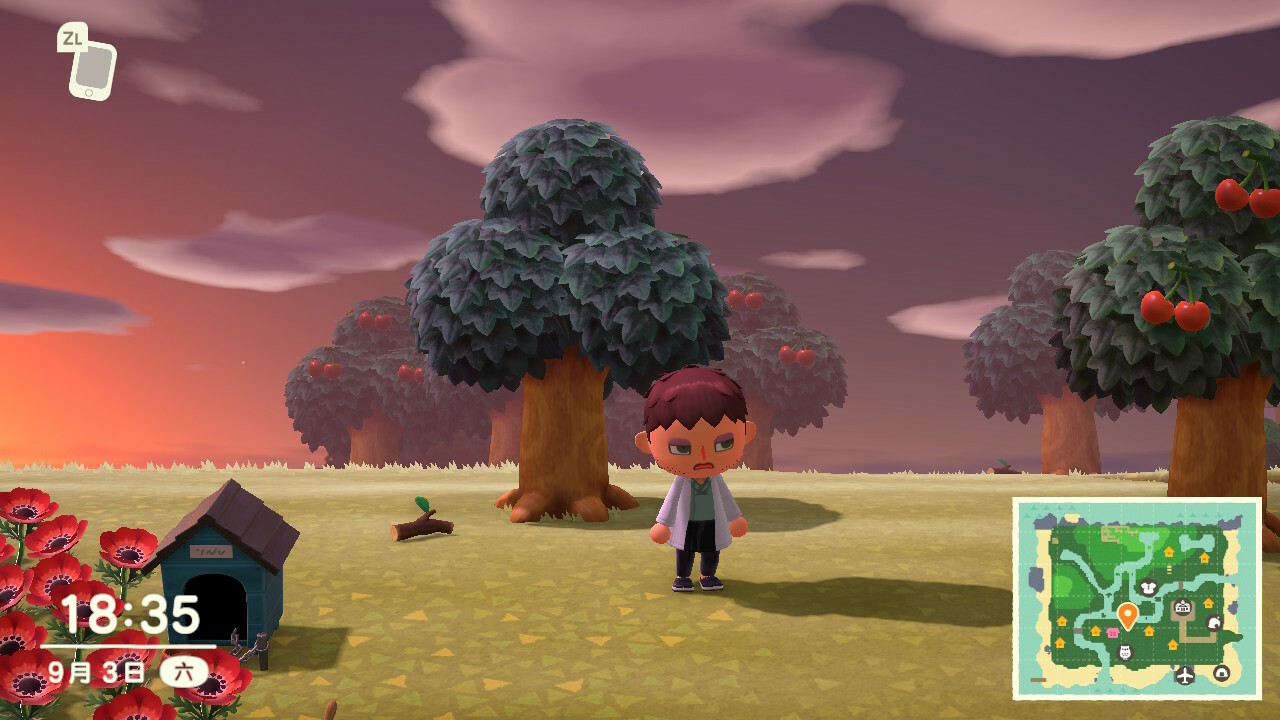The image size is (1280, 720).
Task: Click the pink player house marker
Action: tap(1112, 632)
